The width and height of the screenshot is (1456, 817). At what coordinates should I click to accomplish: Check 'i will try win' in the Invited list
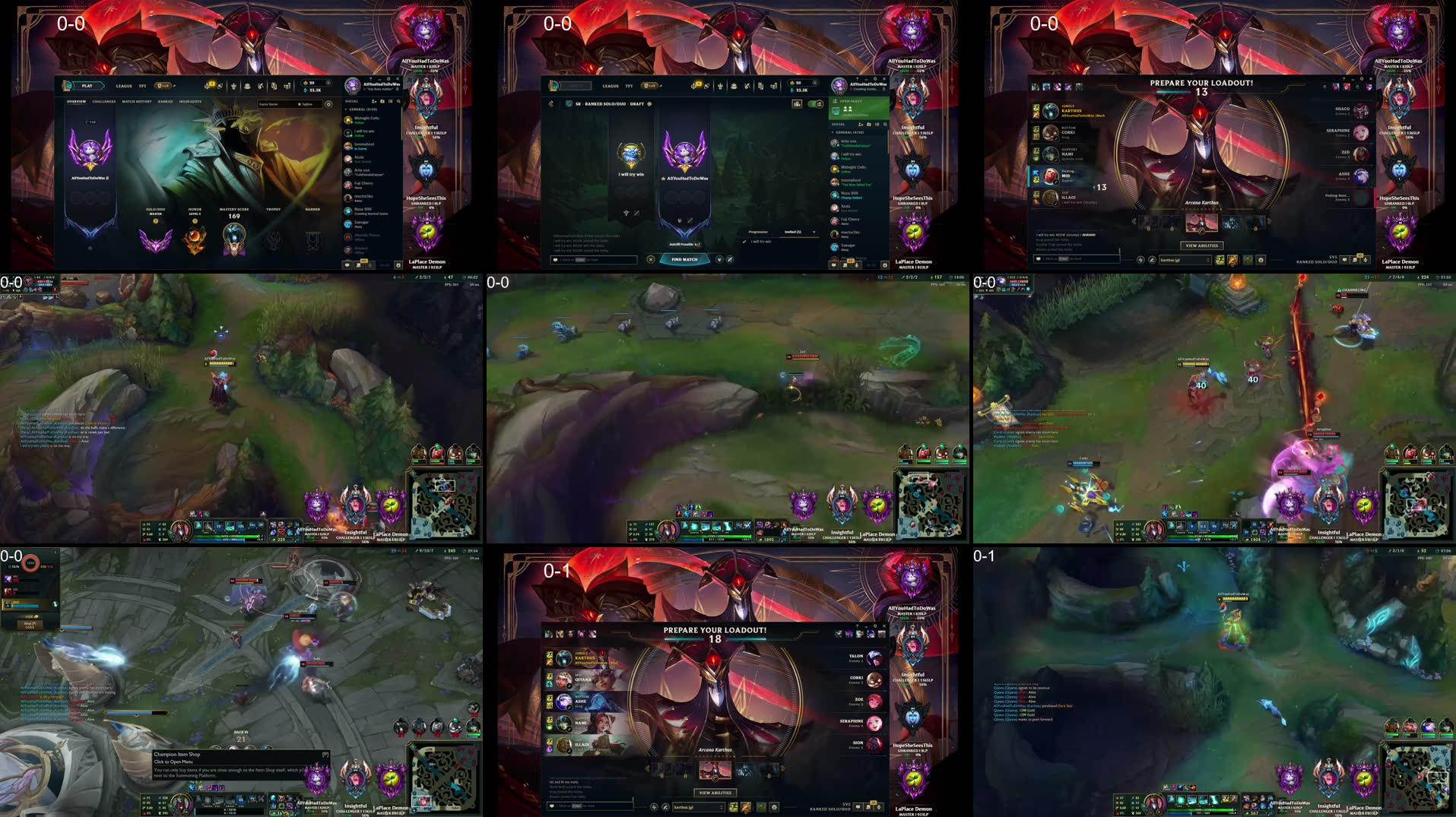[744, 241]
